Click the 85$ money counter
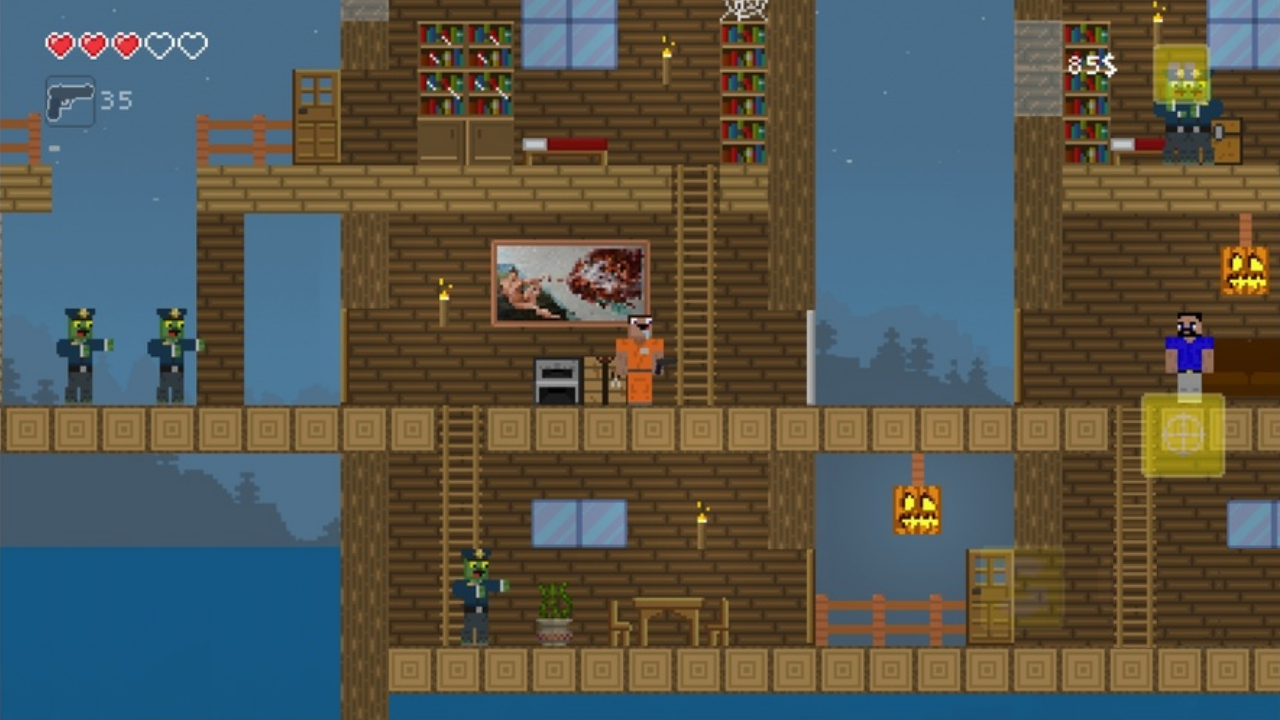 1090,64
